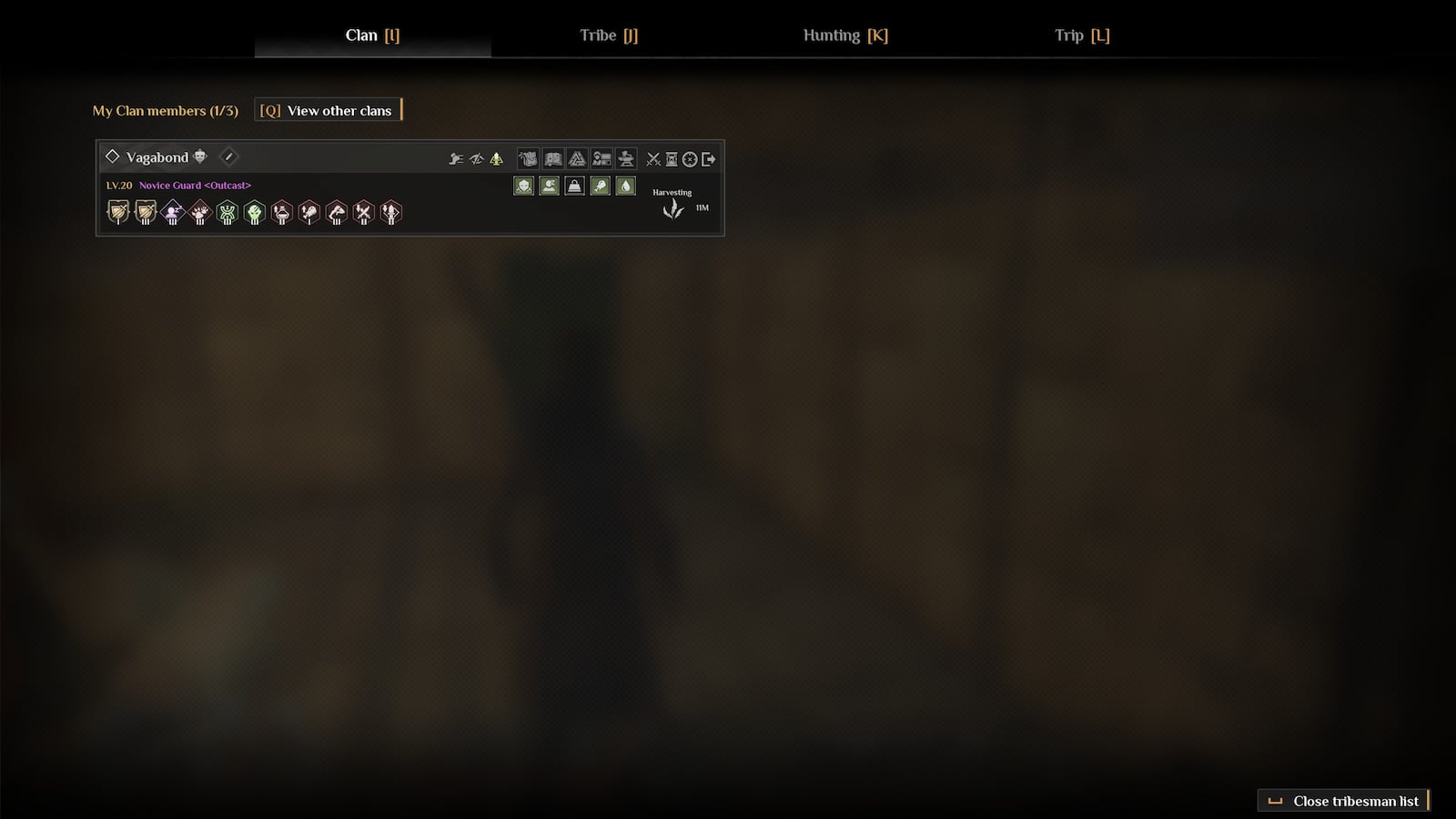Open crafting with the anvil icon
The image size is (1456, 819).
[626, 157]
